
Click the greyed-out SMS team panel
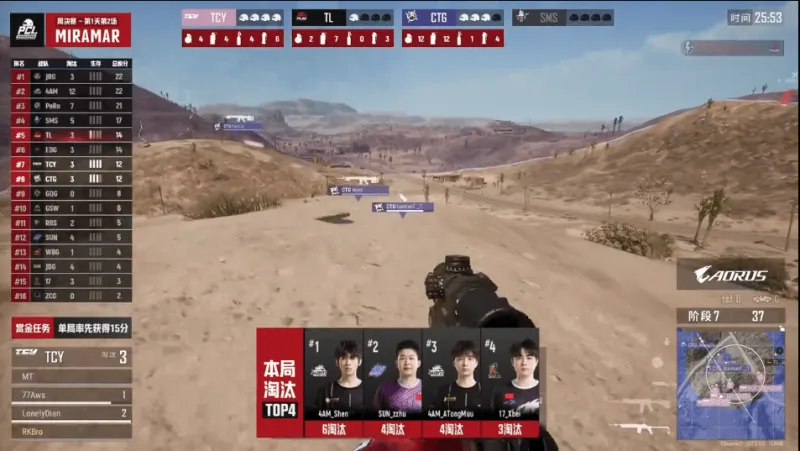[x=562, y=17]
